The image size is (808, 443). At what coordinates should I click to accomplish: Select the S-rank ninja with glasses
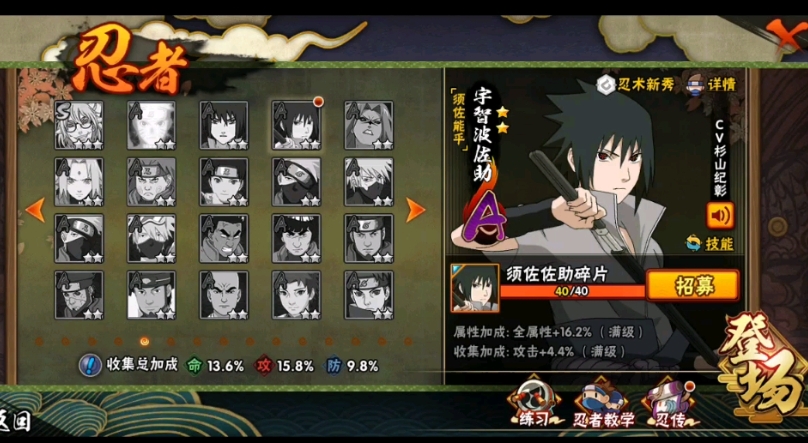click(x=79, y=125)
